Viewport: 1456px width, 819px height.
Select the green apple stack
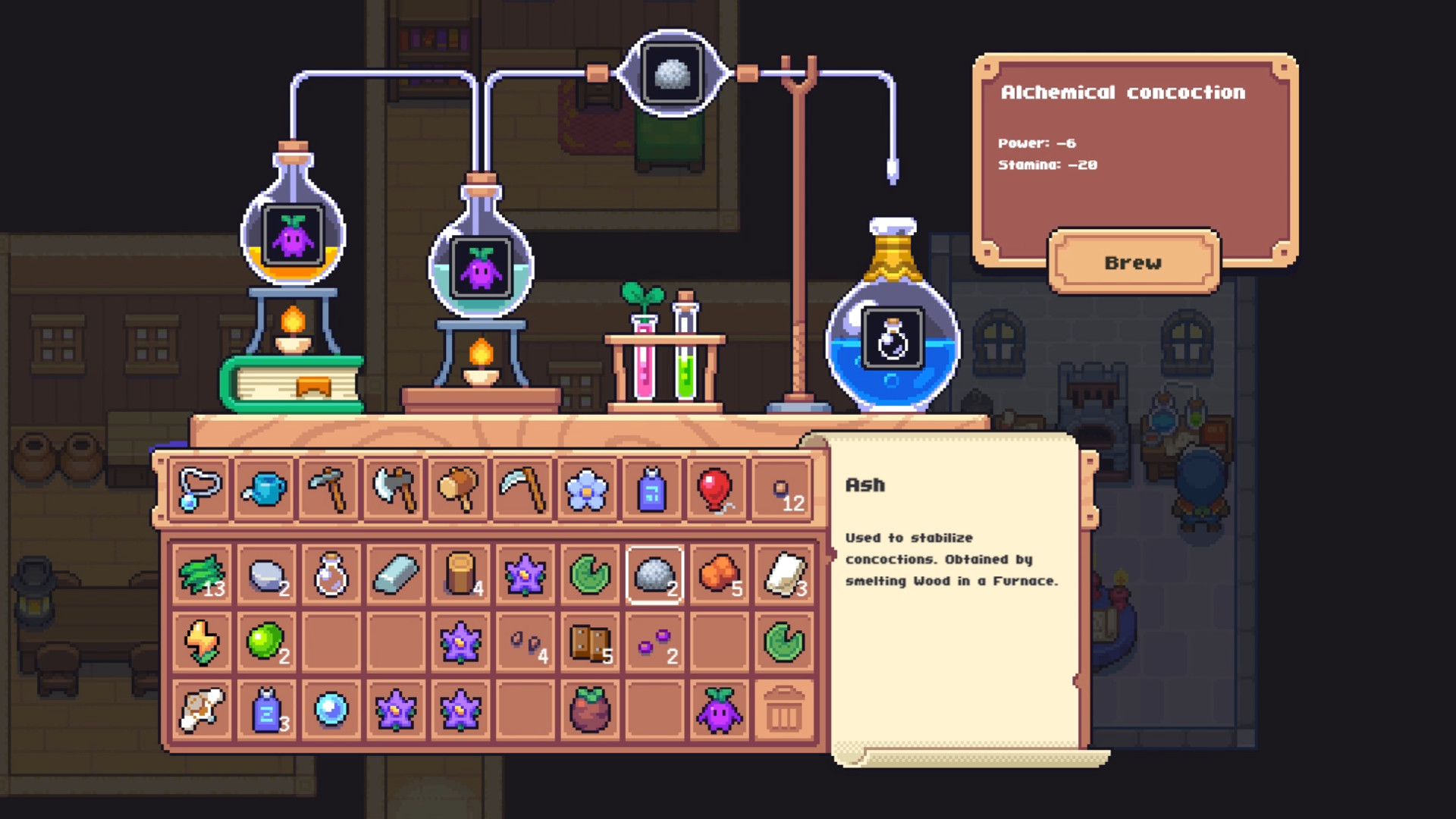(266, 643)
